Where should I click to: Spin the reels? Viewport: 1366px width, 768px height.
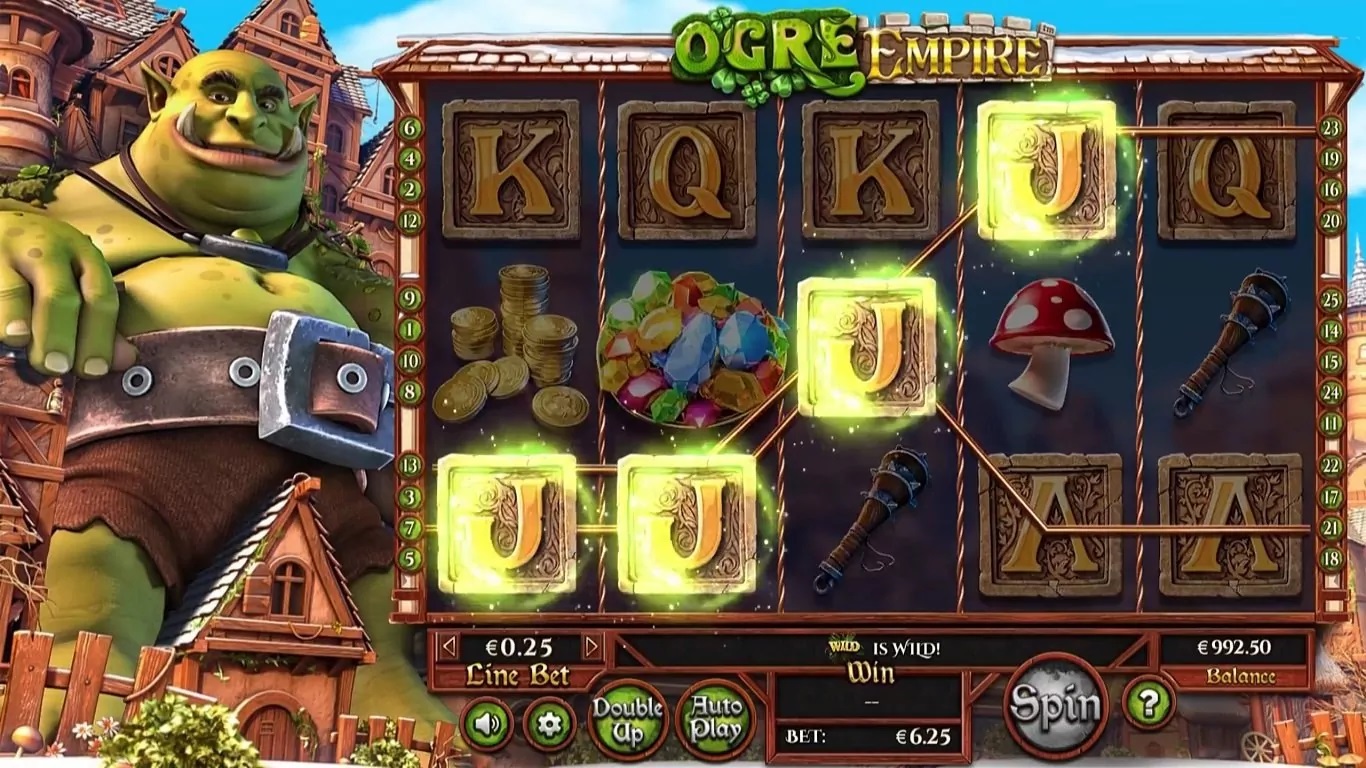point(1055,706)
